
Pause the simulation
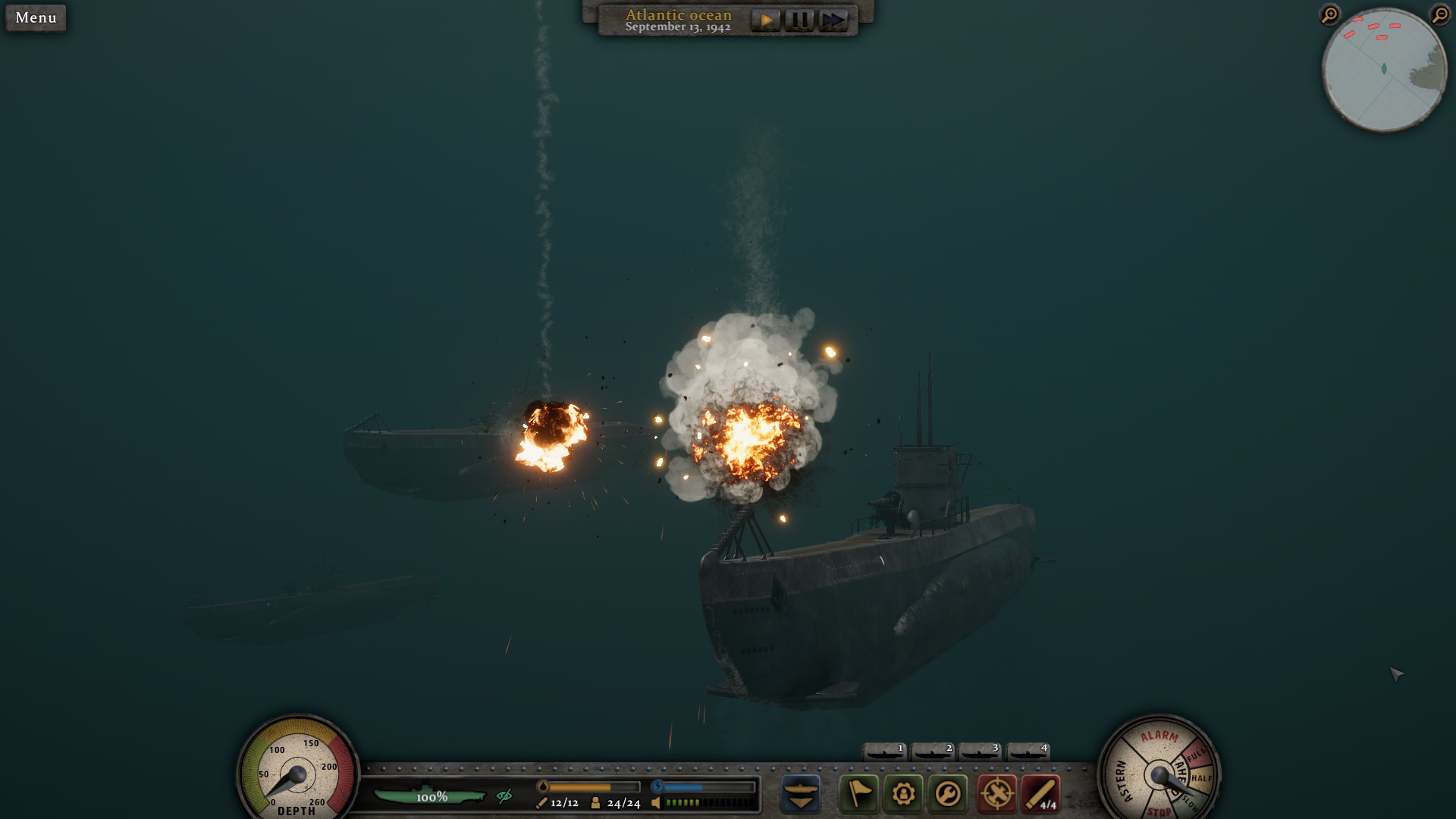[799, 20]
